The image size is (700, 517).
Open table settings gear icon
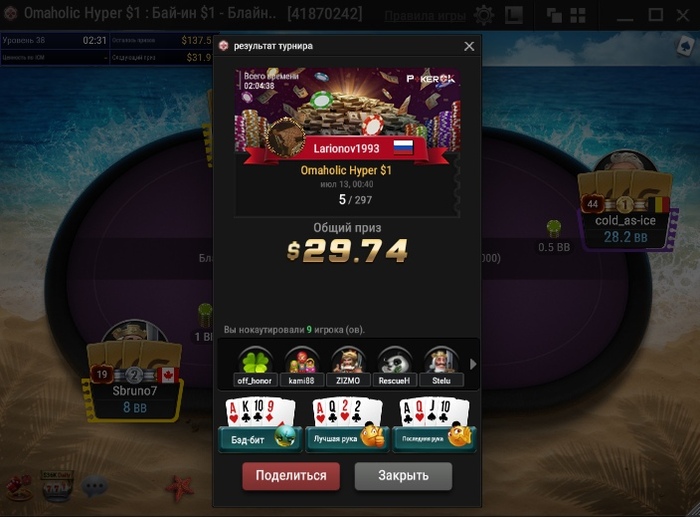(x=484, y=16)
